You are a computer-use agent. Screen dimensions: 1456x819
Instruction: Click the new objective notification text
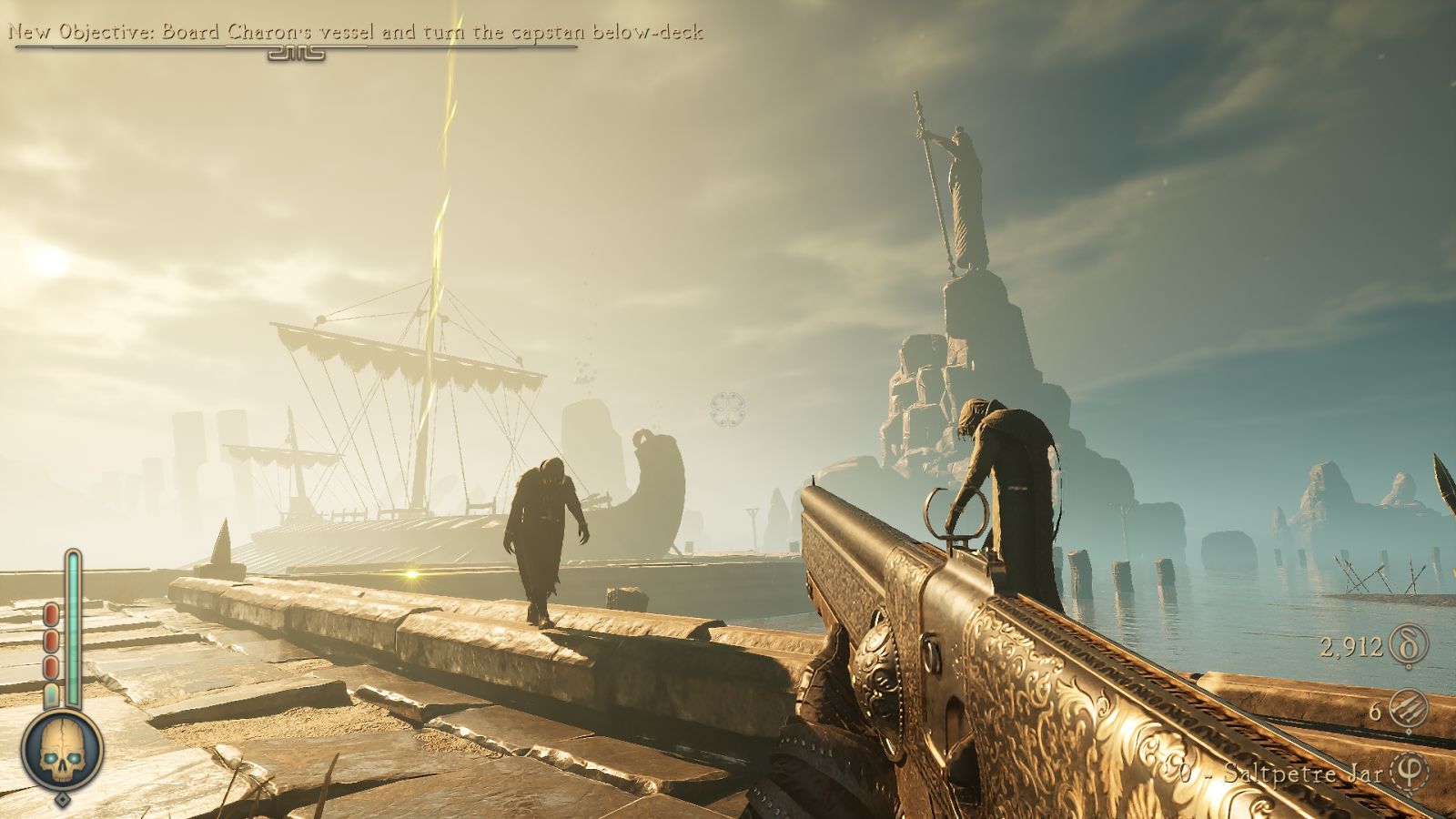(x=356, y=33)
